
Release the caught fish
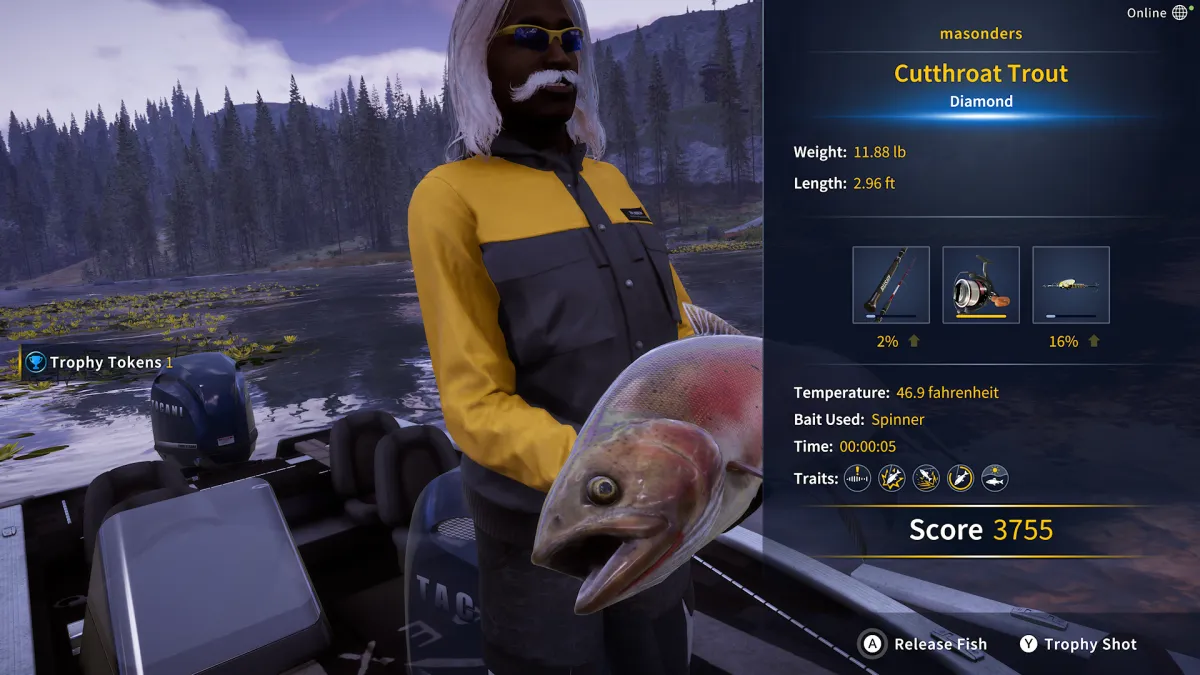click(x=925, y=644)
